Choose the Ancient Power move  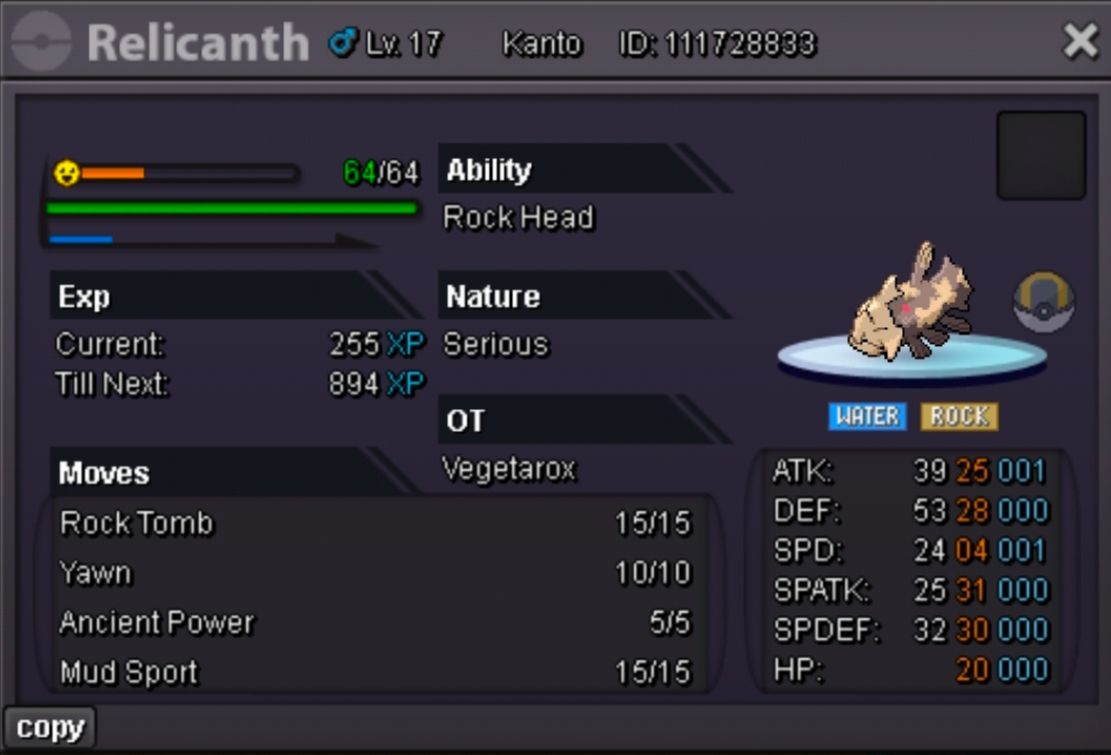(157, 623)
